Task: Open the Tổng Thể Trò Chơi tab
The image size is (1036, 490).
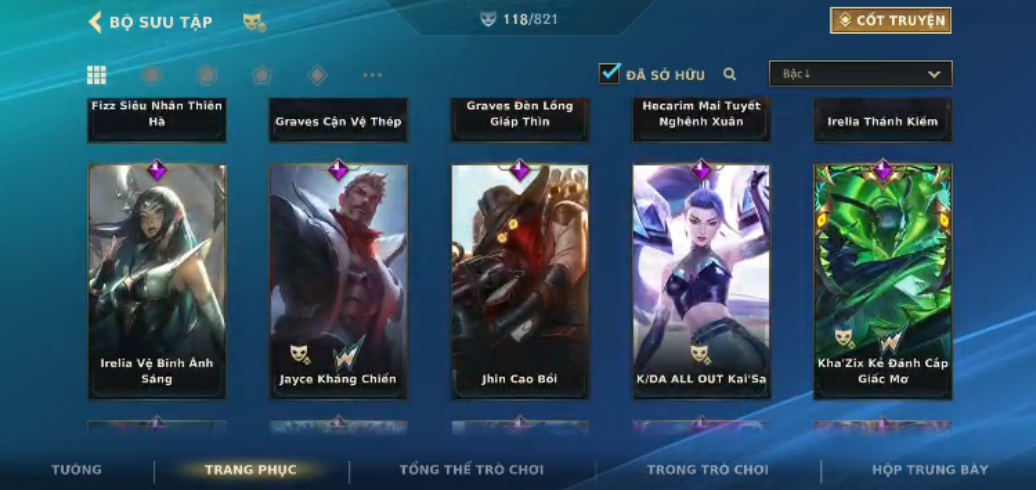Action: coord(471,470)
